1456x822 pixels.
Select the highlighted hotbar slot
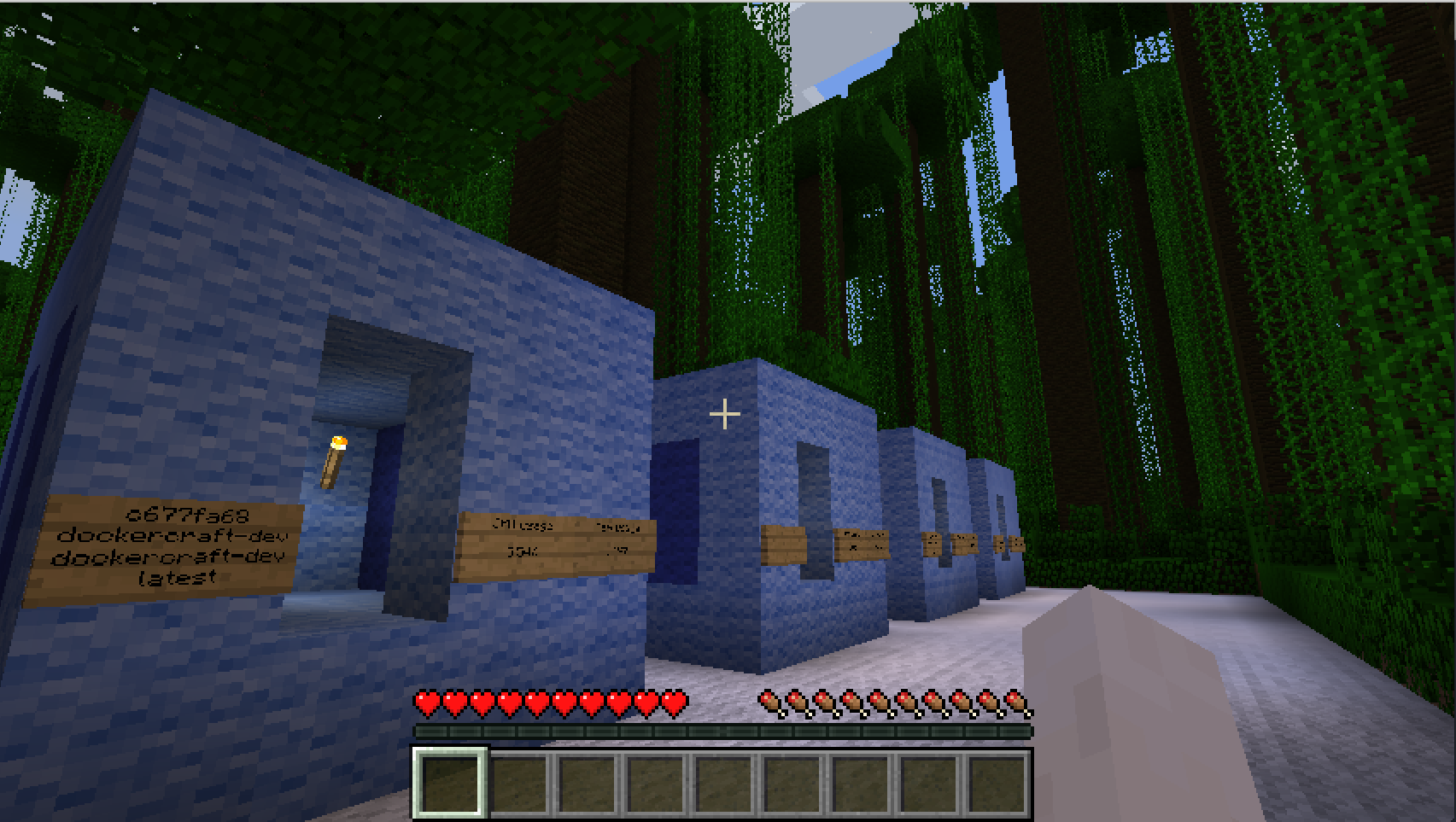[x=450, y=784]
